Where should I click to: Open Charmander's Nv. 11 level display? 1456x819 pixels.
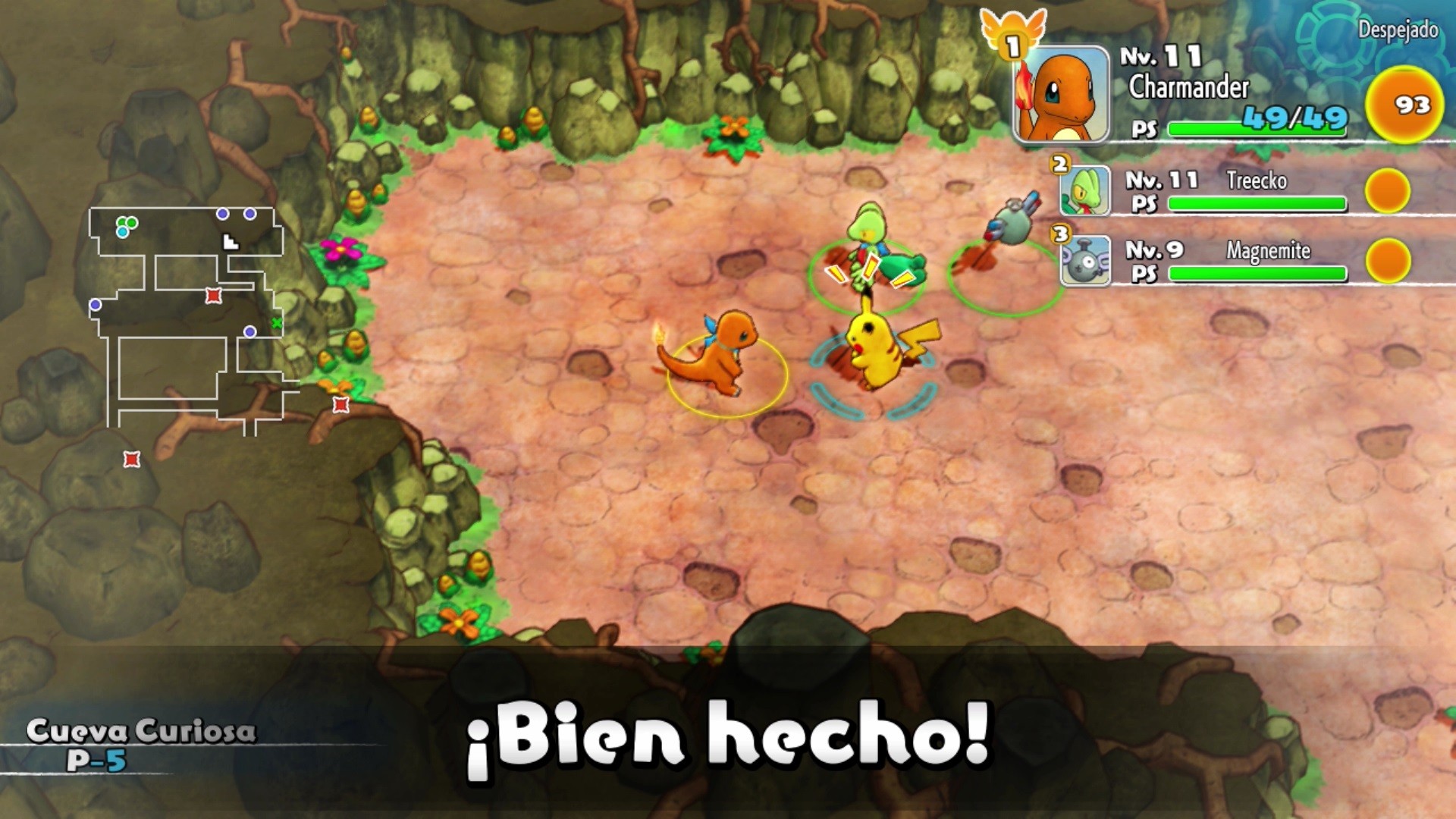coord(1161,57)
